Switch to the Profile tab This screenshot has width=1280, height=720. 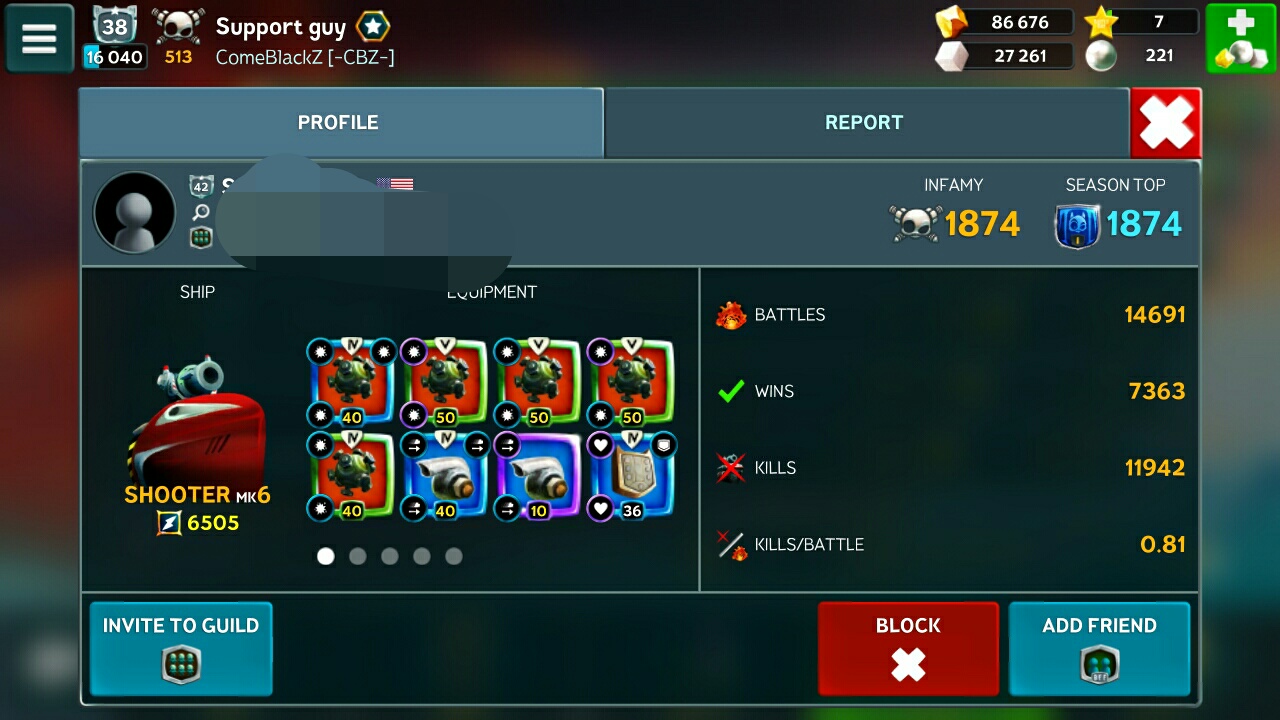tap(340, 123)
